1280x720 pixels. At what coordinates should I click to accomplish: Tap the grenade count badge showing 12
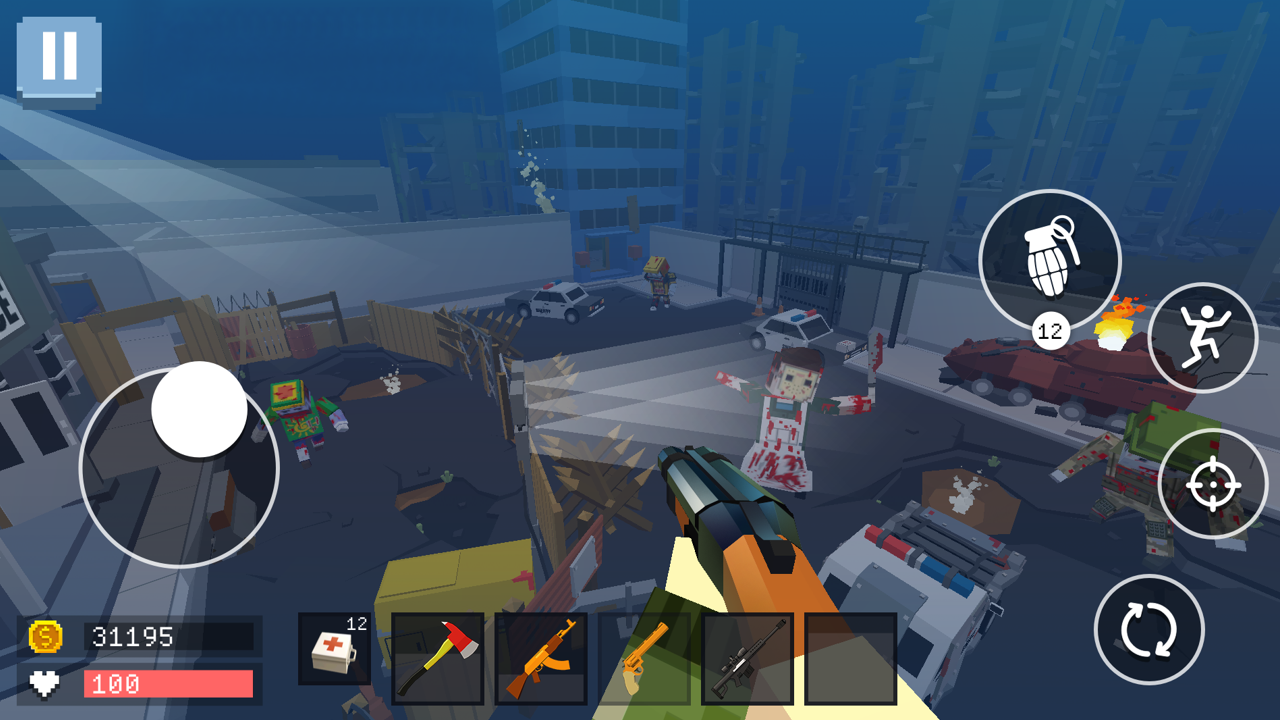1052,328
